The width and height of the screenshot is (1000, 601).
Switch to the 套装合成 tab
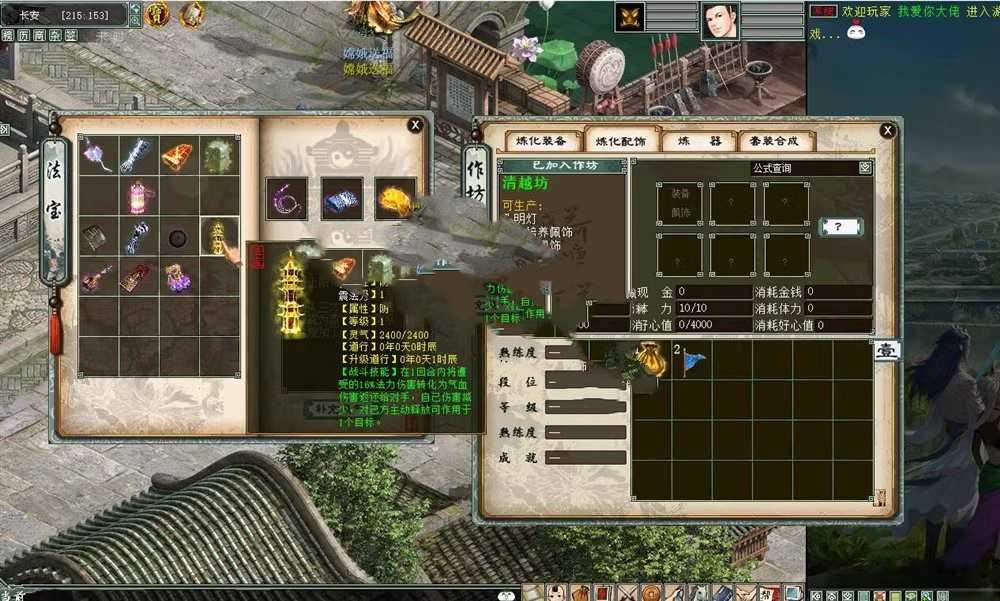(775, 141)
